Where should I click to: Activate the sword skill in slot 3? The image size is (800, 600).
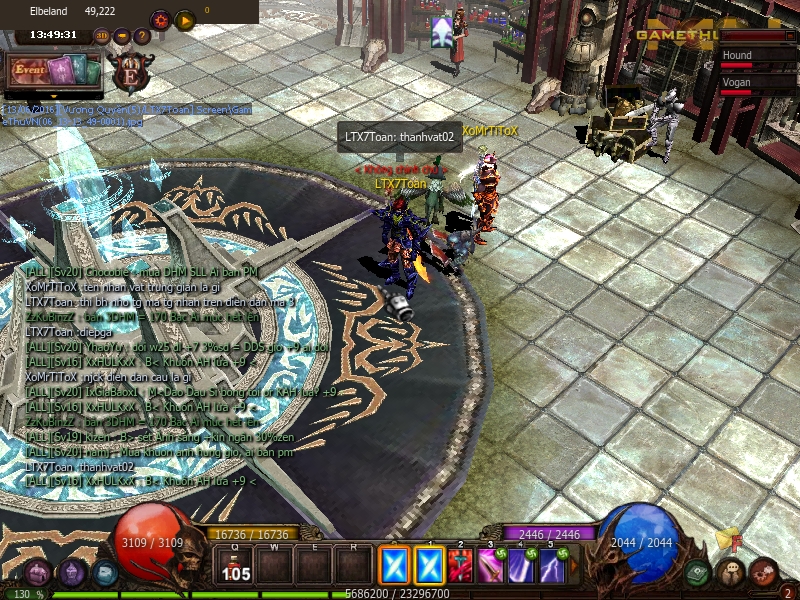click(x=491, y=567)
